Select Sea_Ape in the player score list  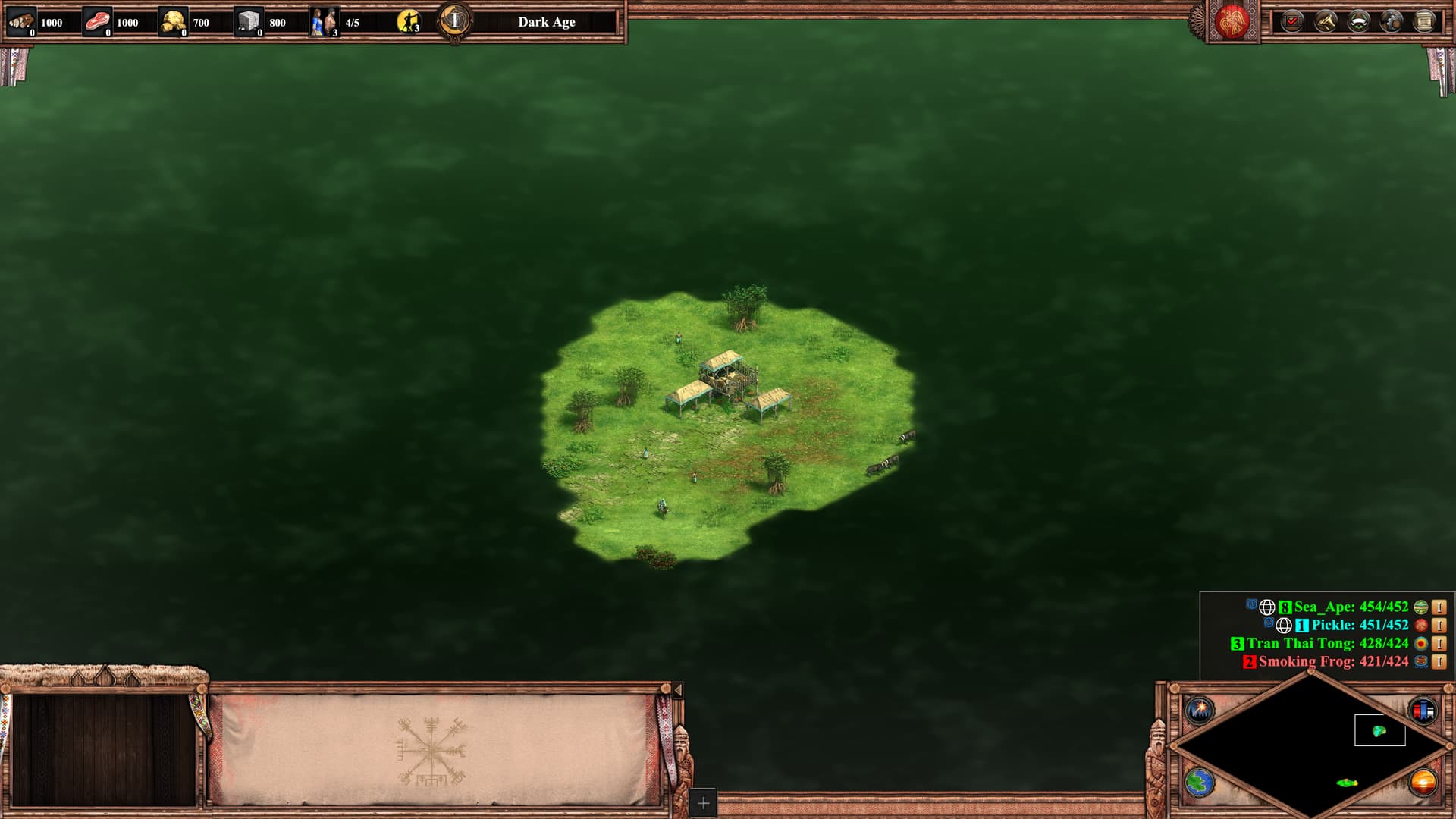point(1351,607)
